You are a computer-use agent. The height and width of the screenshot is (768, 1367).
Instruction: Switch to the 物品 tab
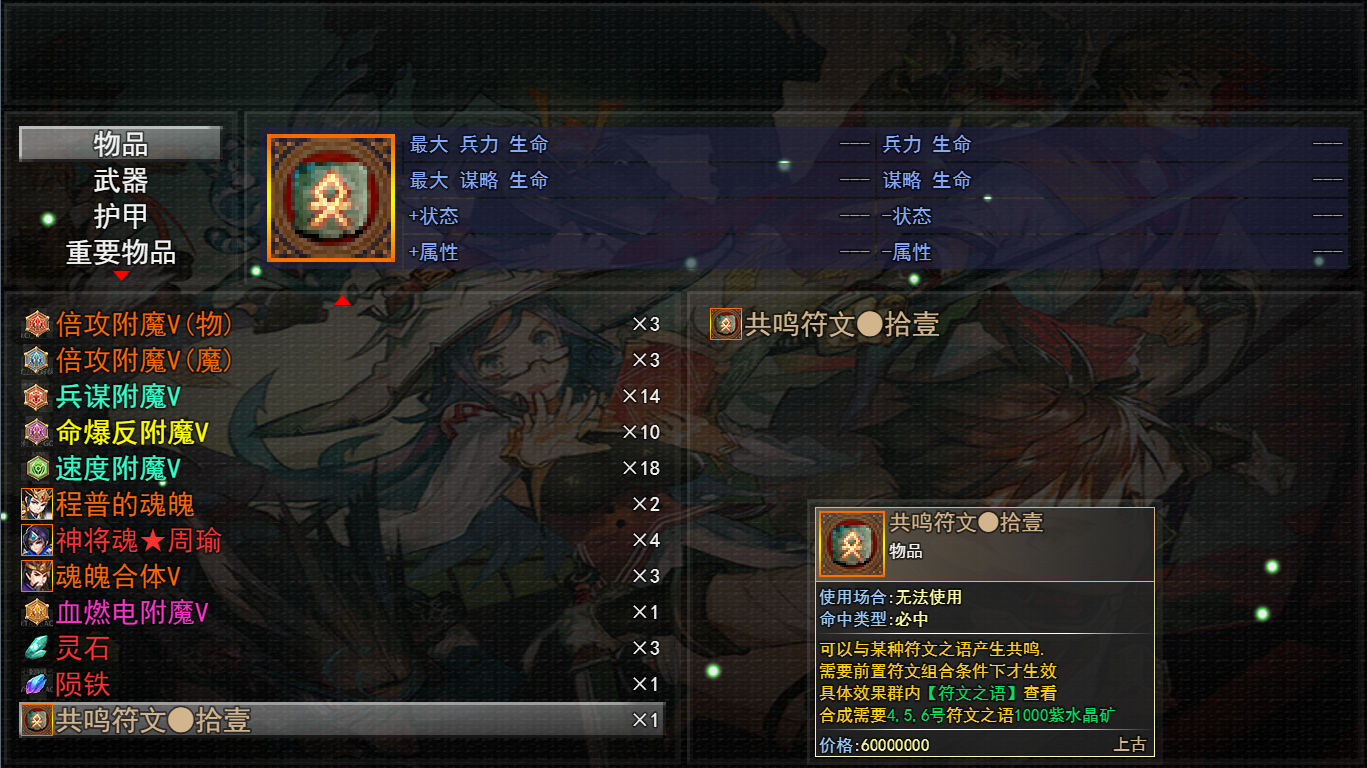tap(118, 143)
